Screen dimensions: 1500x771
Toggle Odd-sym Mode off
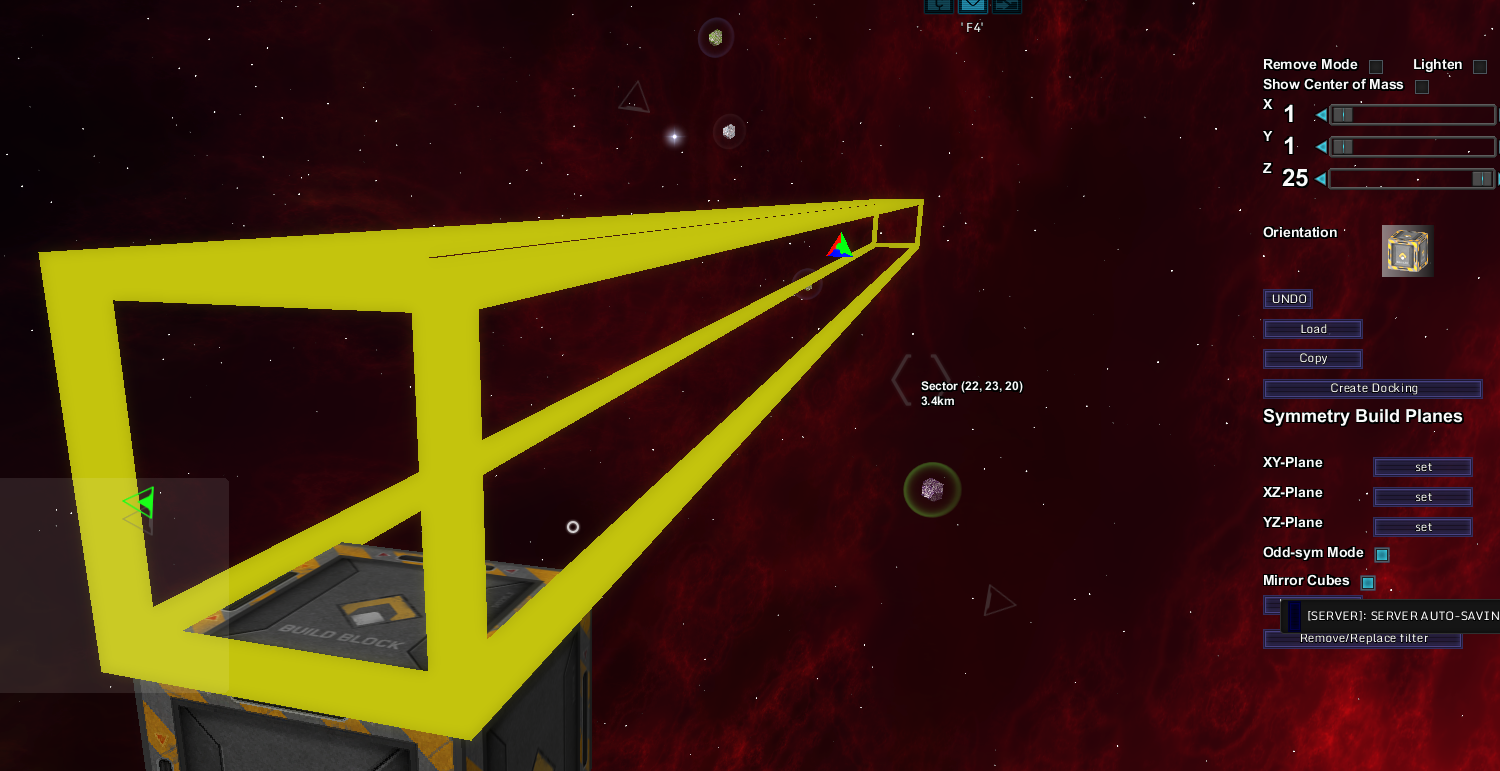(1382, 555)
